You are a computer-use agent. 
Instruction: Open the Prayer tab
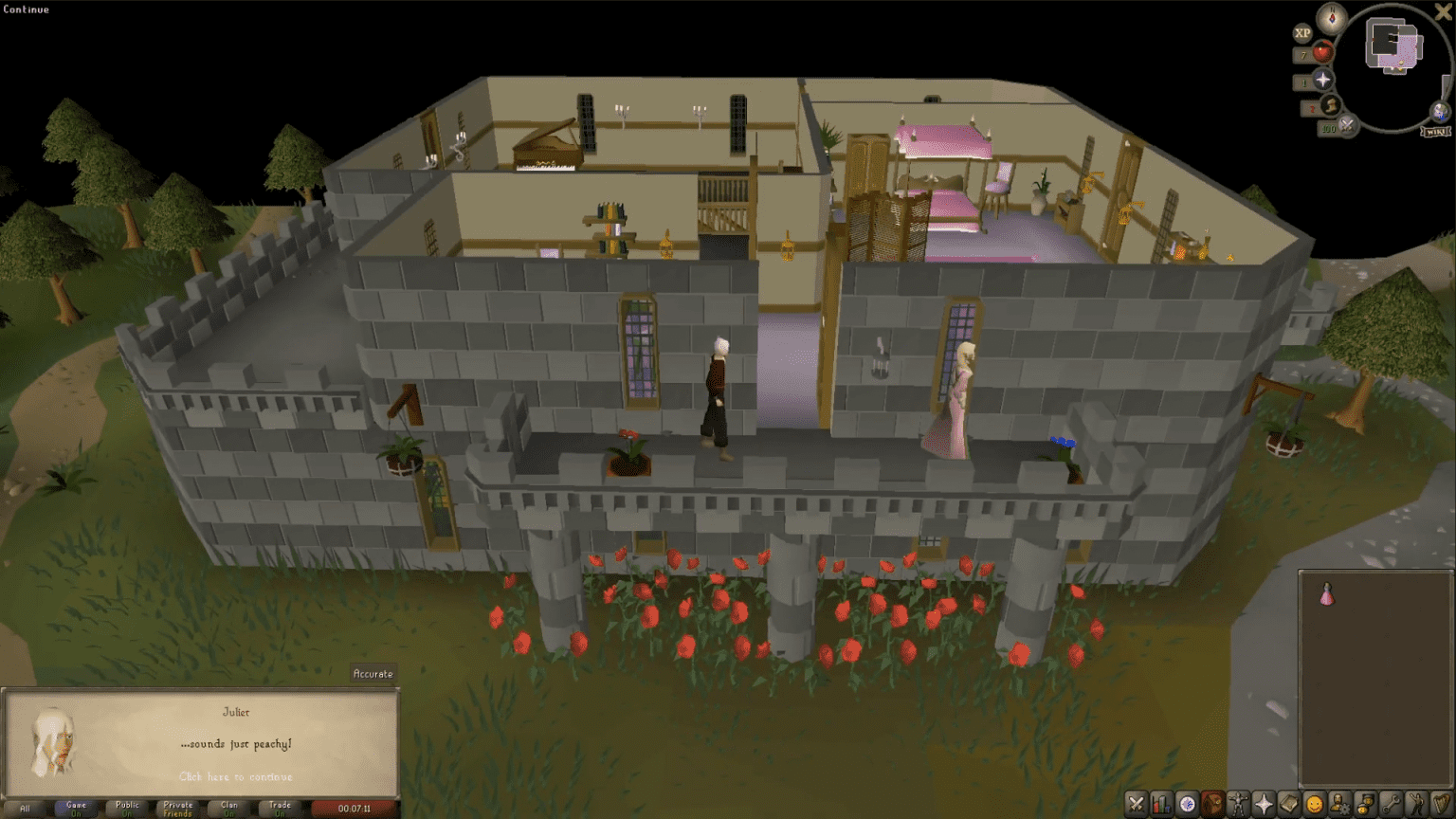(1264, 805)
